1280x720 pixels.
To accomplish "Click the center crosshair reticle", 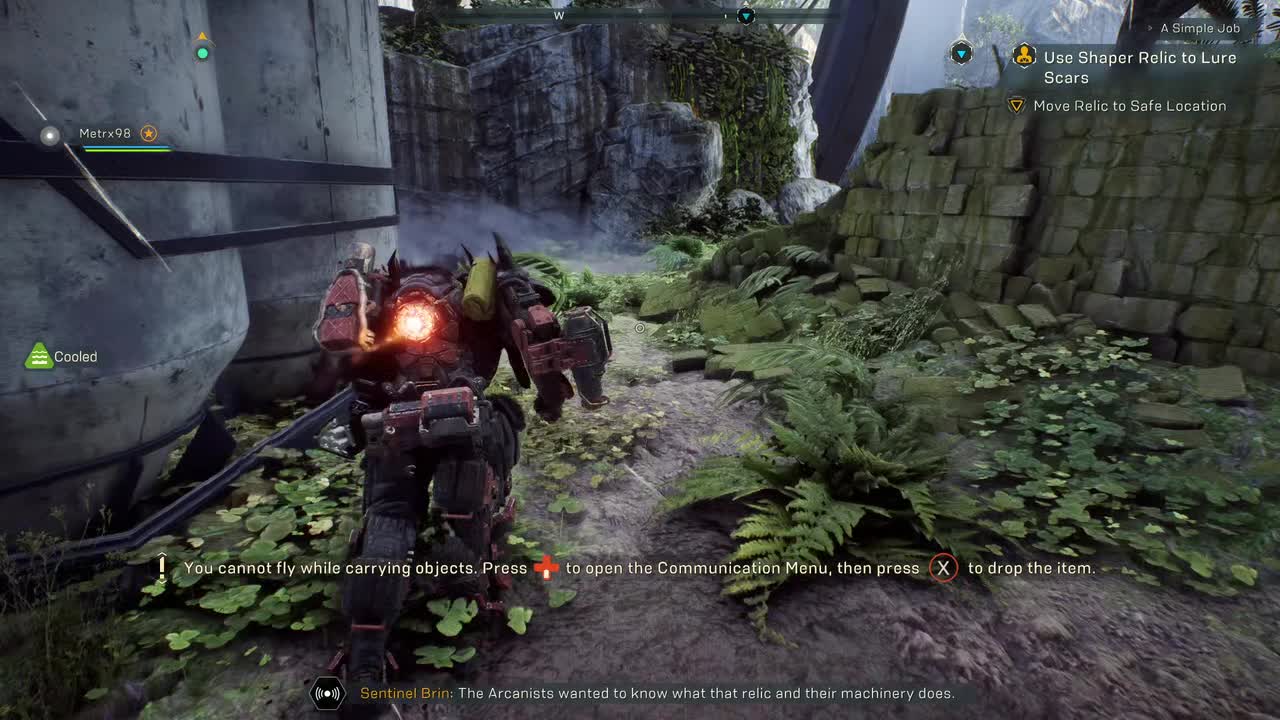I will coord(639,328).
